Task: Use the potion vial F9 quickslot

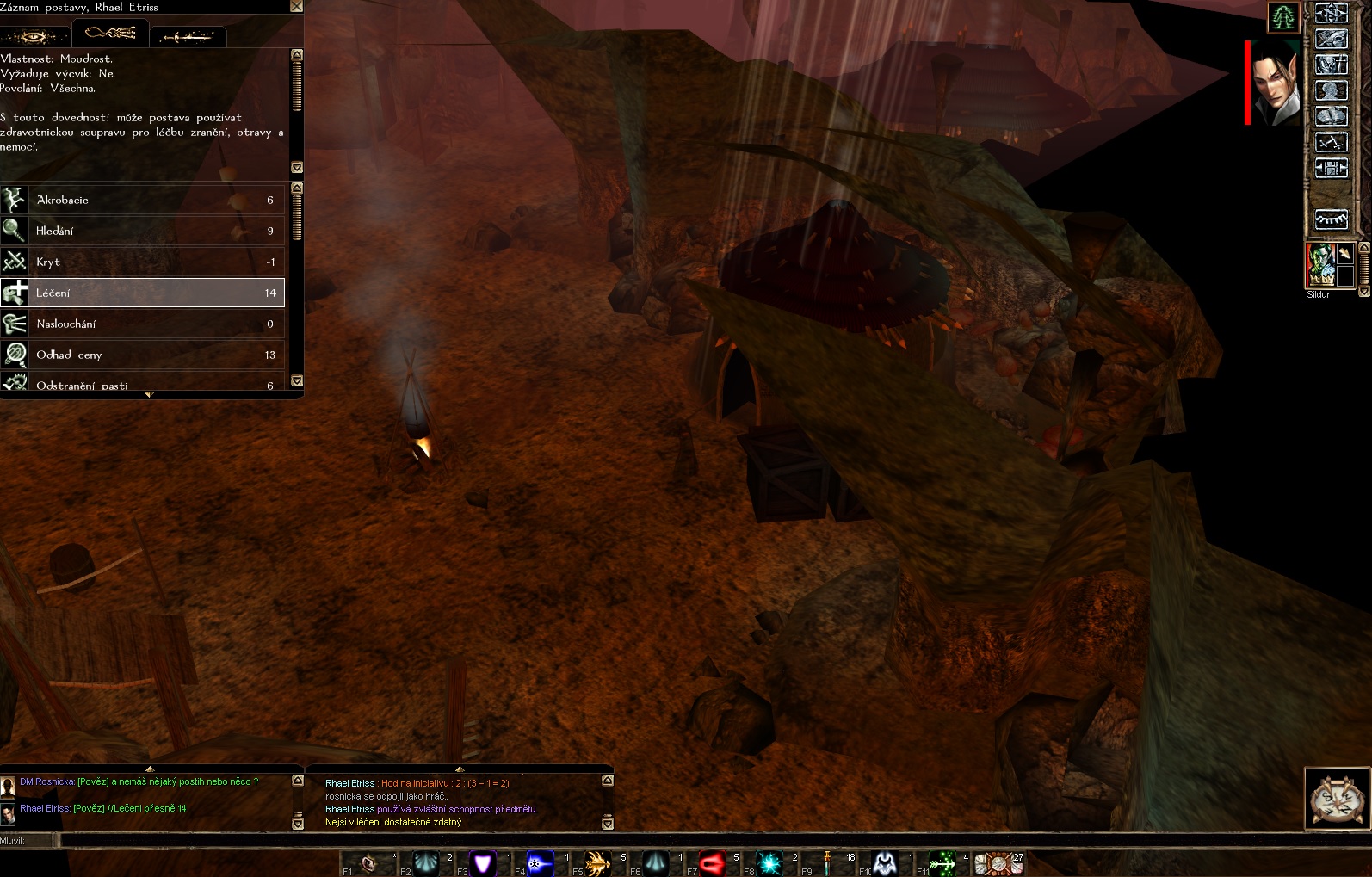Action: click(x=827, y=863)
